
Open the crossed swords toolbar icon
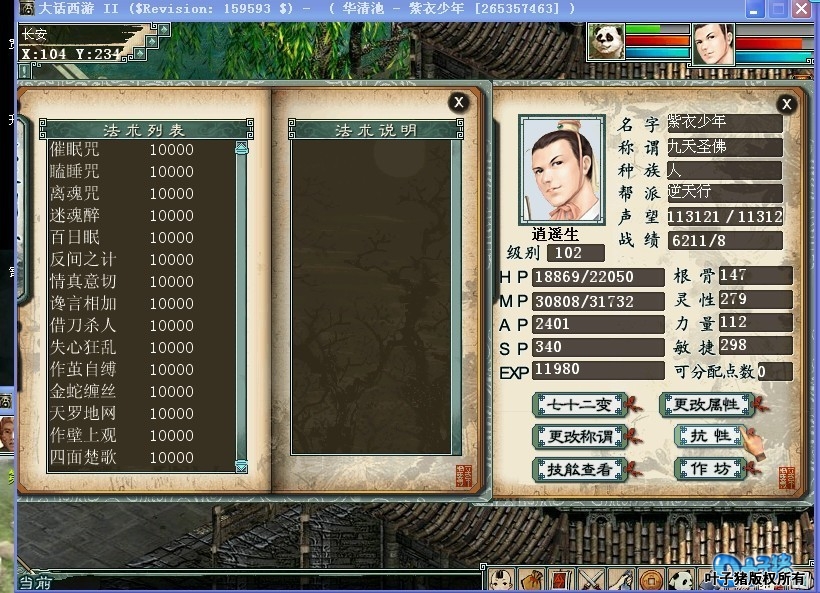[x=592, y=579]
